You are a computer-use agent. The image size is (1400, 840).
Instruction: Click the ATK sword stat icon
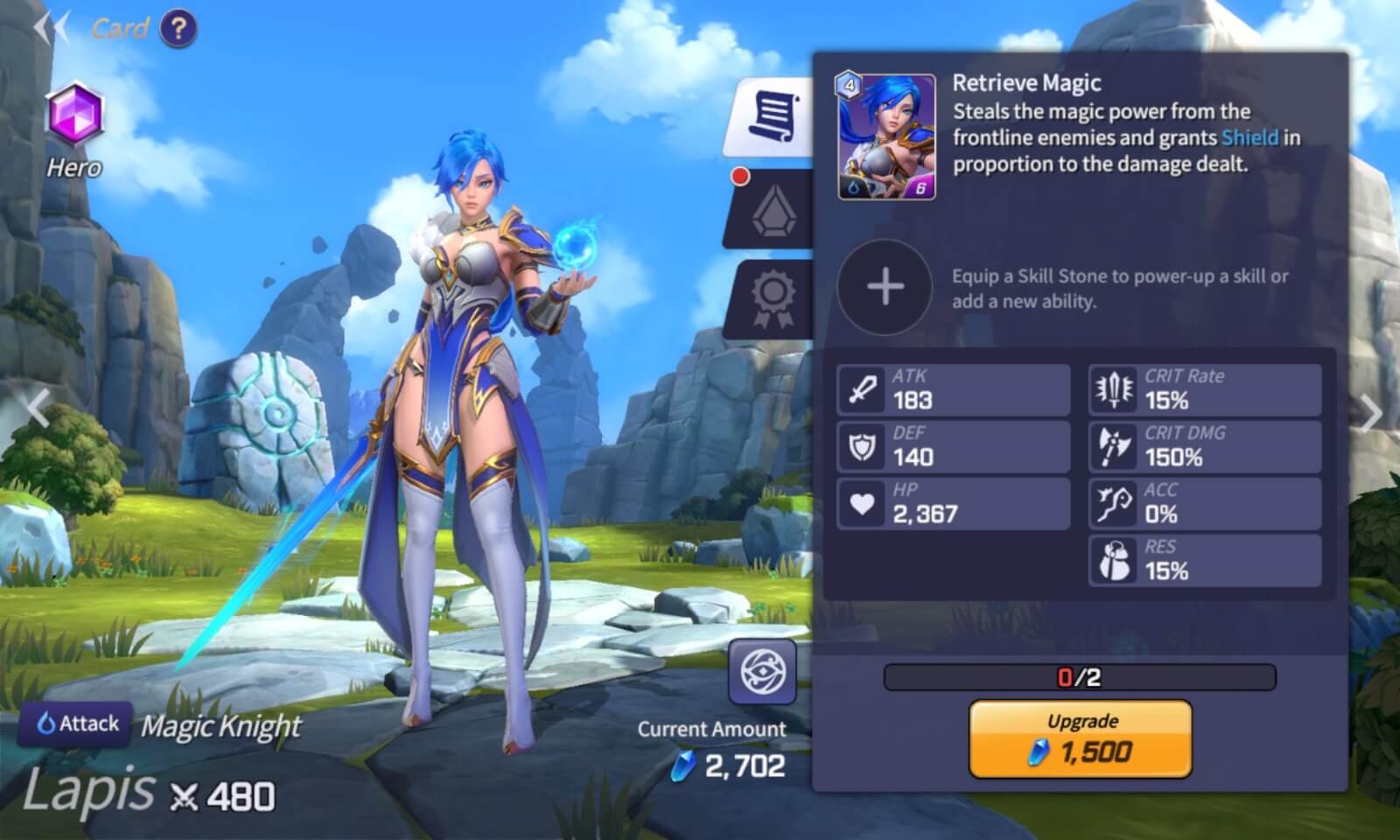coord(863,388)
